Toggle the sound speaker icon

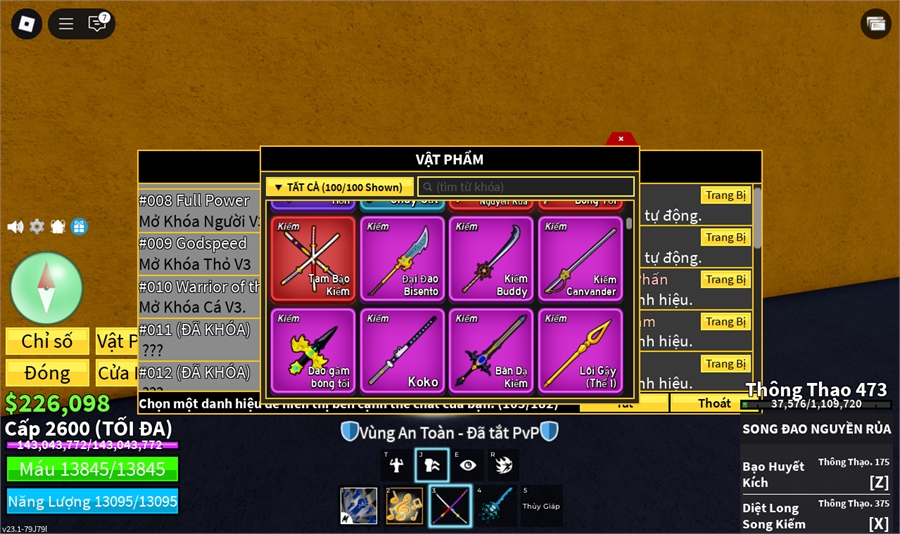point(15,227)
